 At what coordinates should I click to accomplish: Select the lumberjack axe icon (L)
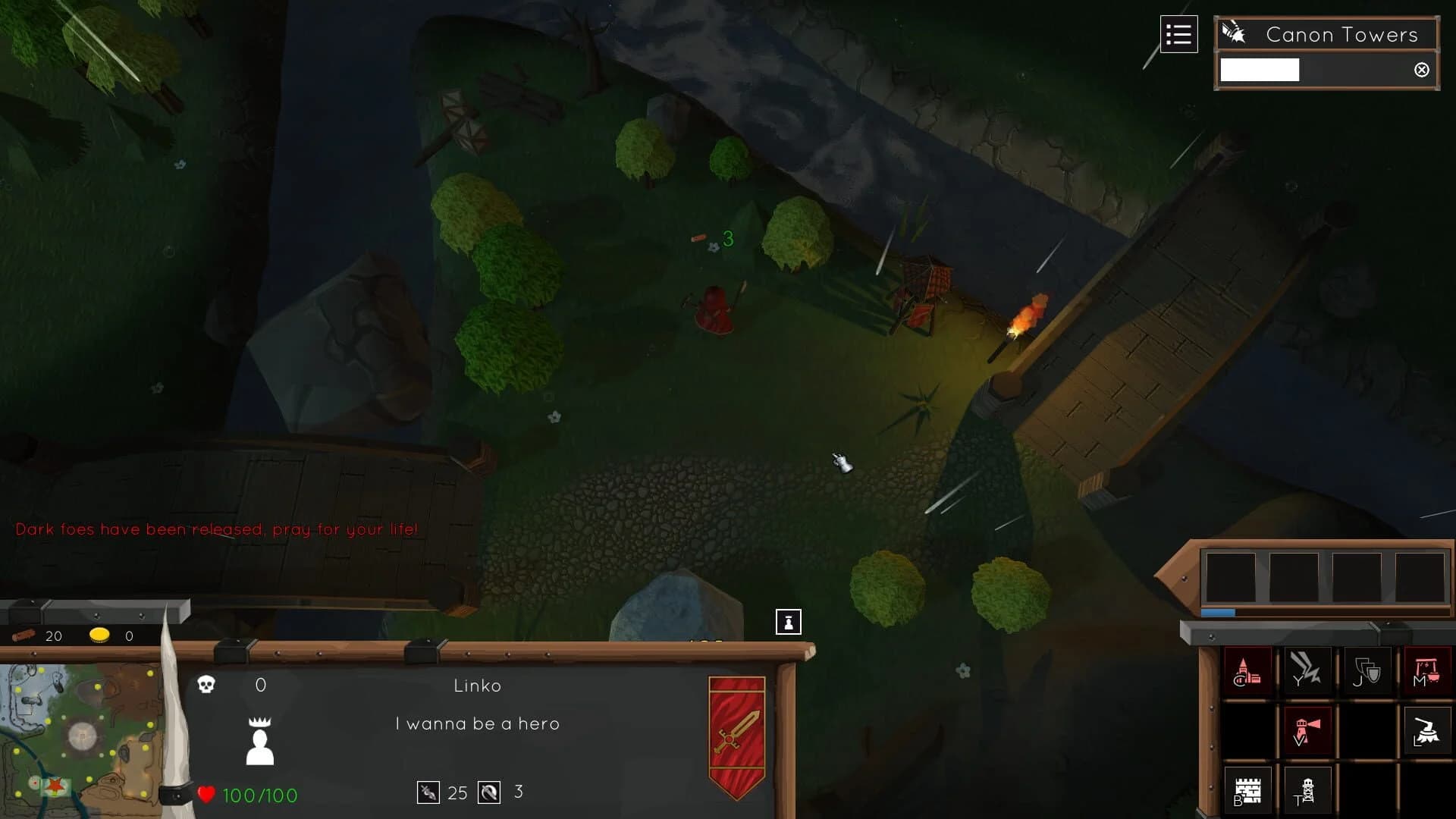[1427, 730]
